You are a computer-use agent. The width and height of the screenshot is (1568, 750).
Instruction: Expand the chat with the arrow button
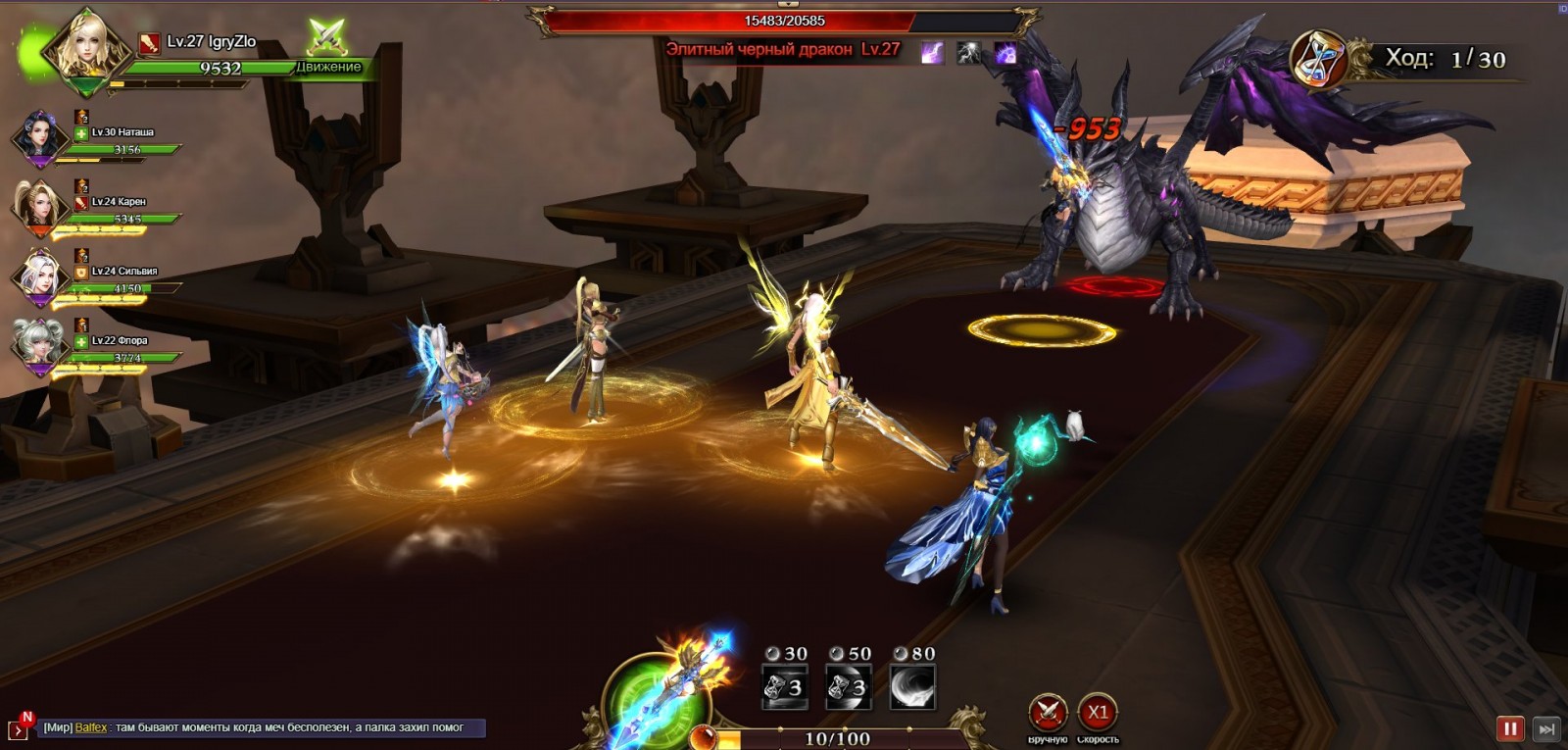click(18, 729)
